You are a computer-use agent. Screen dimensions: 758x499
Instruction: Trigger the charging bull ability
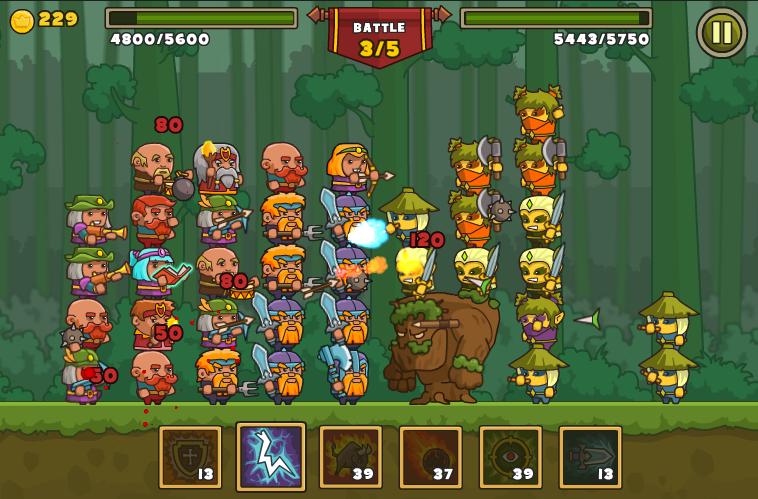pos(350,457)
